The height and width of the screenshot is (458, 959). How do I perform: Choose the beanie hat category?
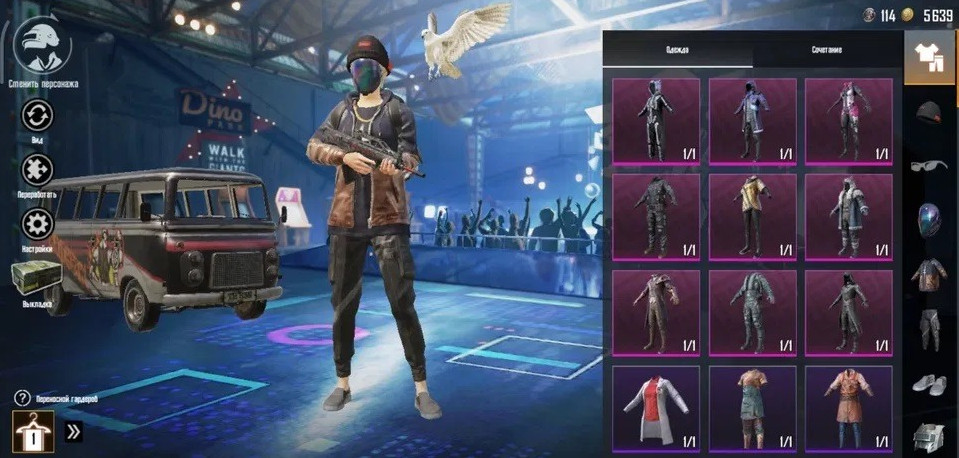click(x=930, y=112)
